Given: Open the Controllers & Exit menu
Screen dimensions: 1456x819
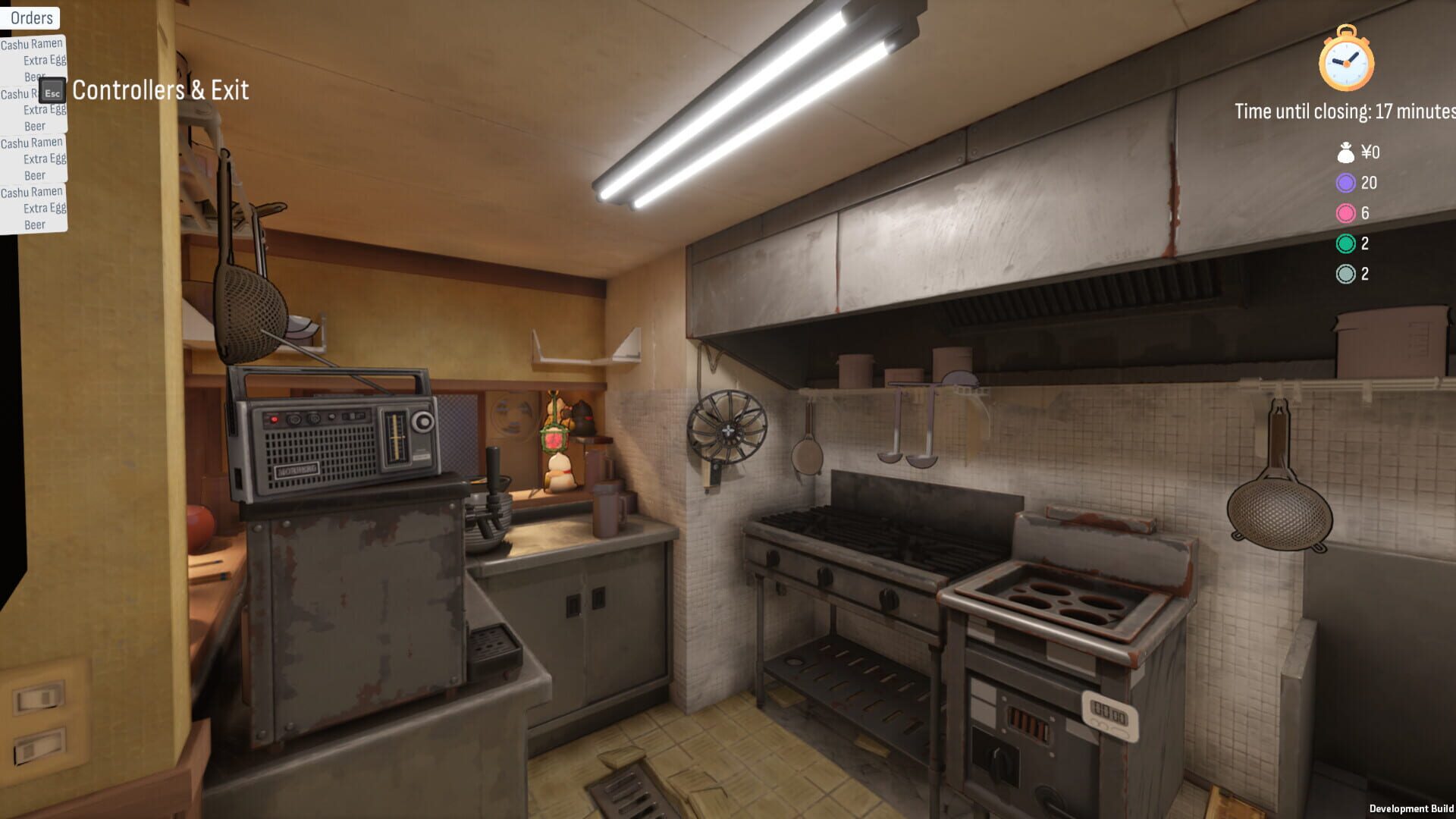Looking at the screenshot, I should tap(158, 90).
